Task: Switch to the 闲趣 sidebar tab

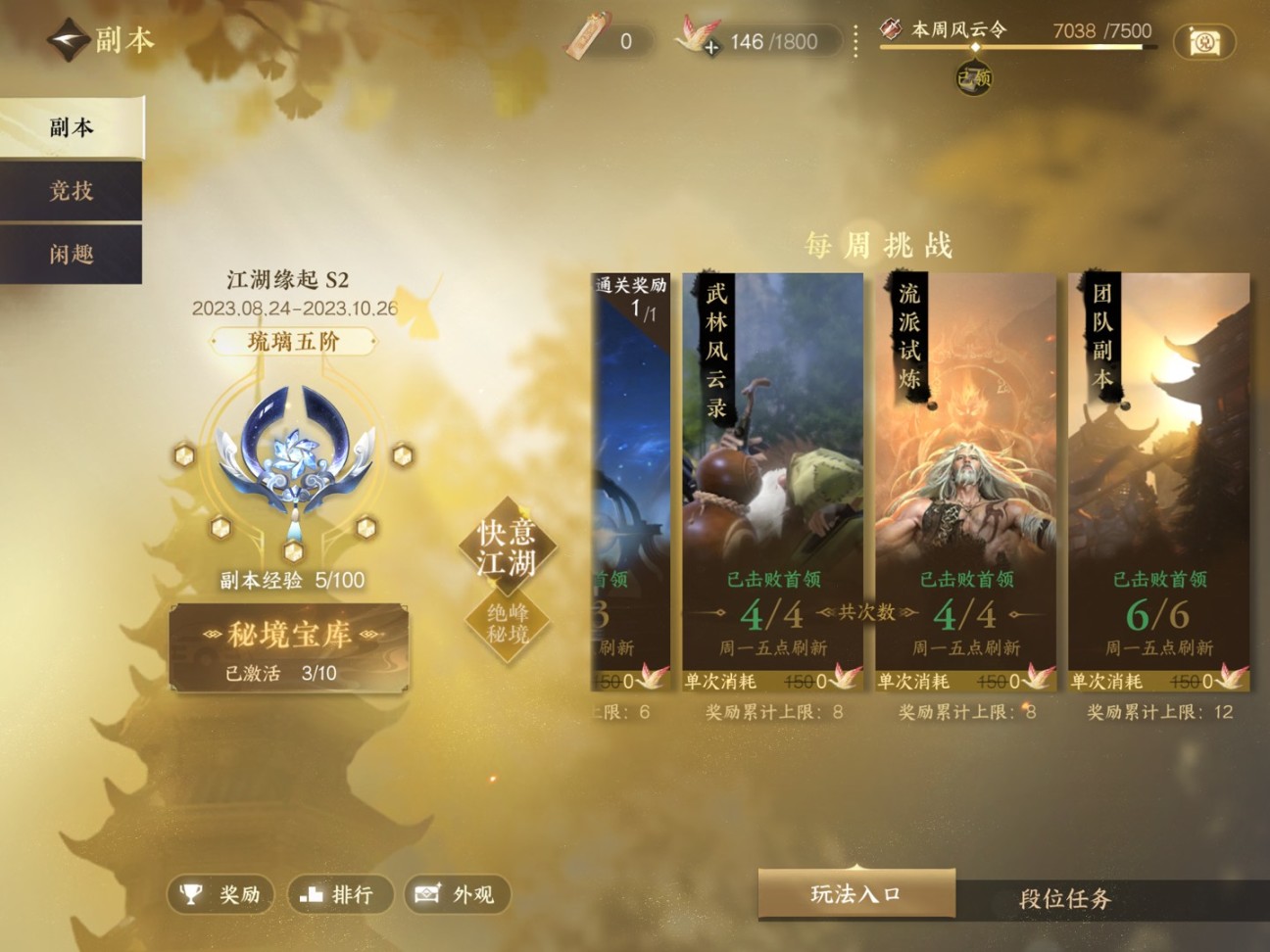Action: point(71,254)
